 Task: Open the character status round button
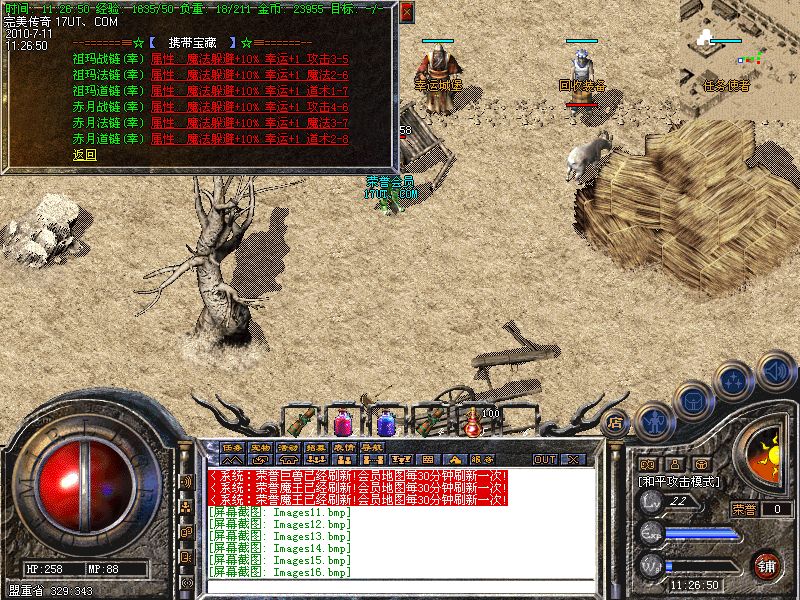tap(654, 420)
